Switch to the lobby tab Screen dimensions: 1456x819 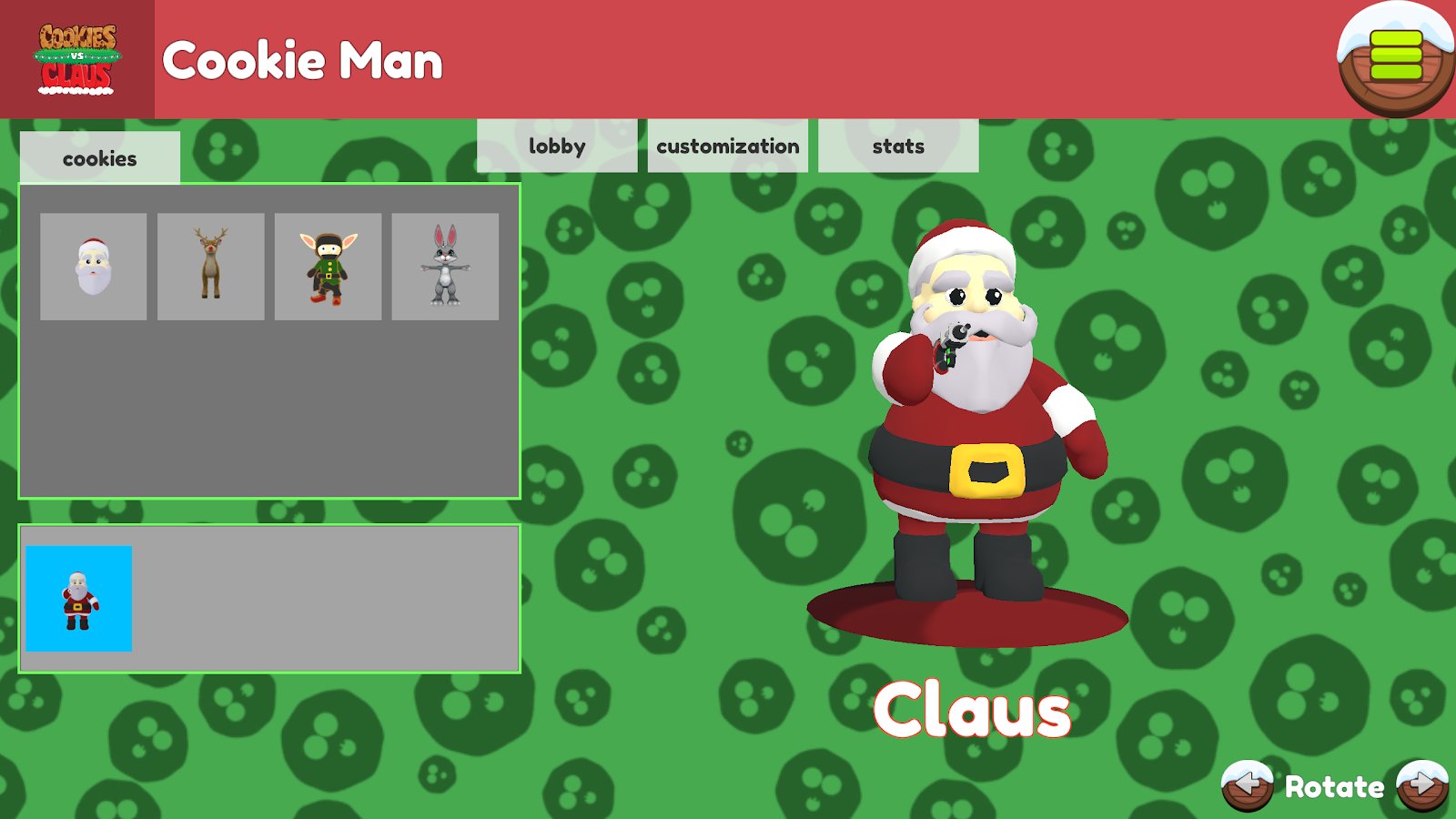pyautogui.click(x=559, y=146)
